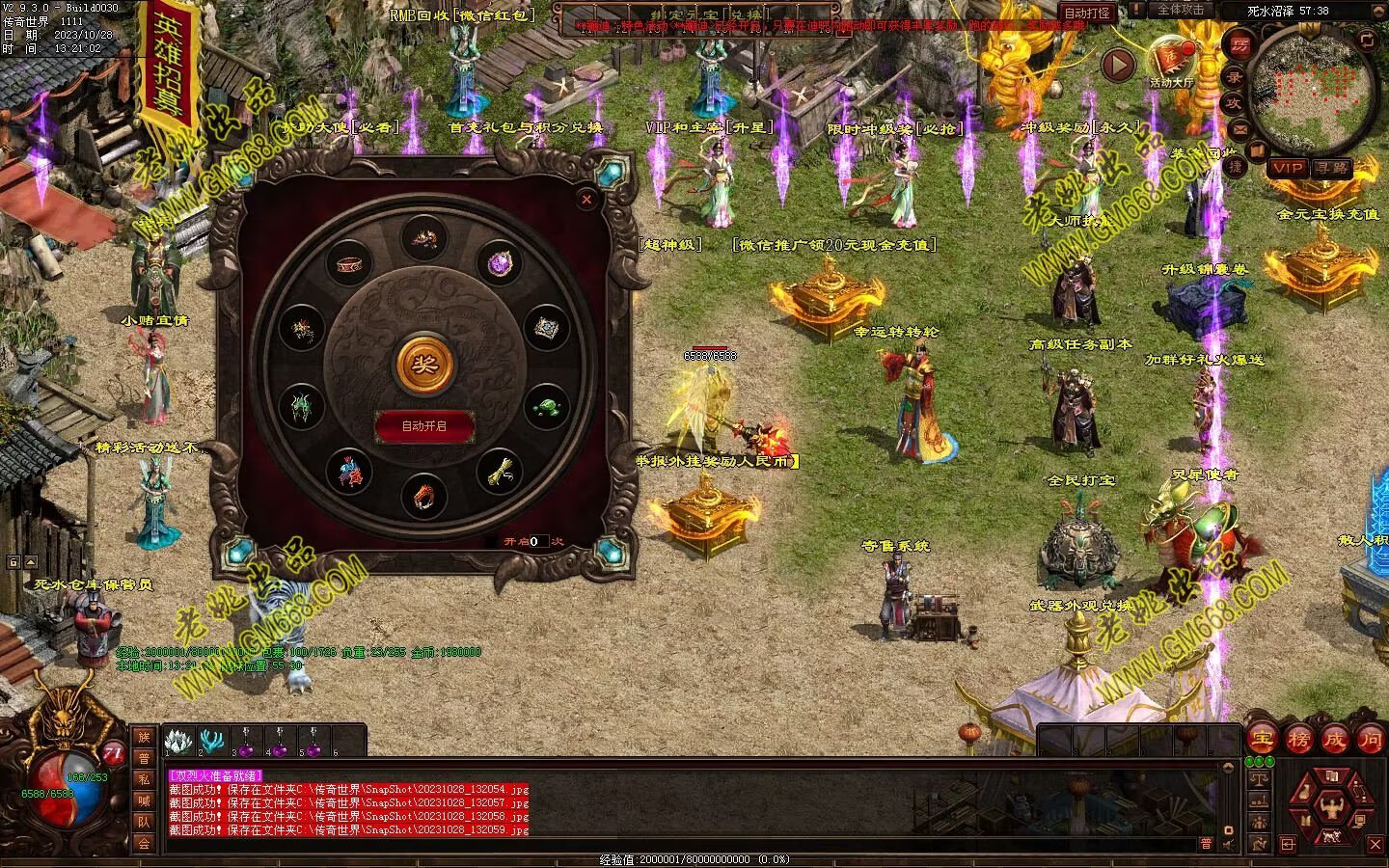This screenshot has height=868, width=1389.
Task: Switch chat to 队 team channel
Action: [x=143, y=822]
